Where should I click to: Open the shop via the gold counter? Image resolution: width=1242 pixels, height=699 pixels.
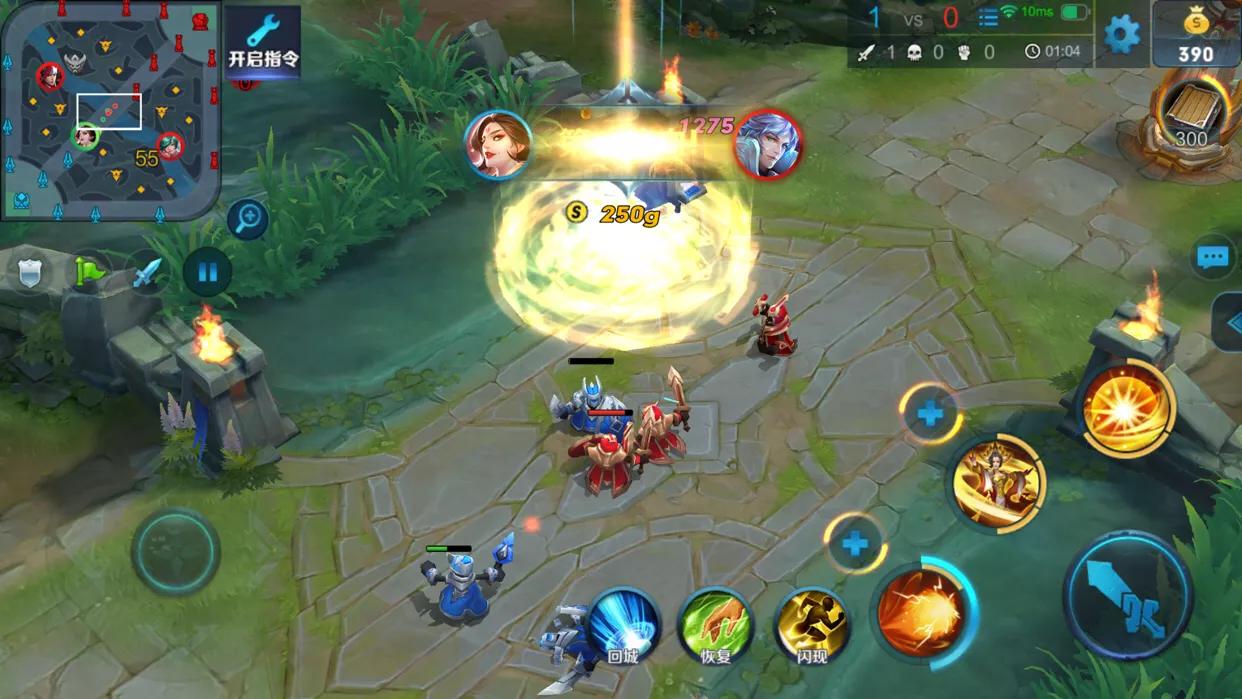tap(1196, 35)
